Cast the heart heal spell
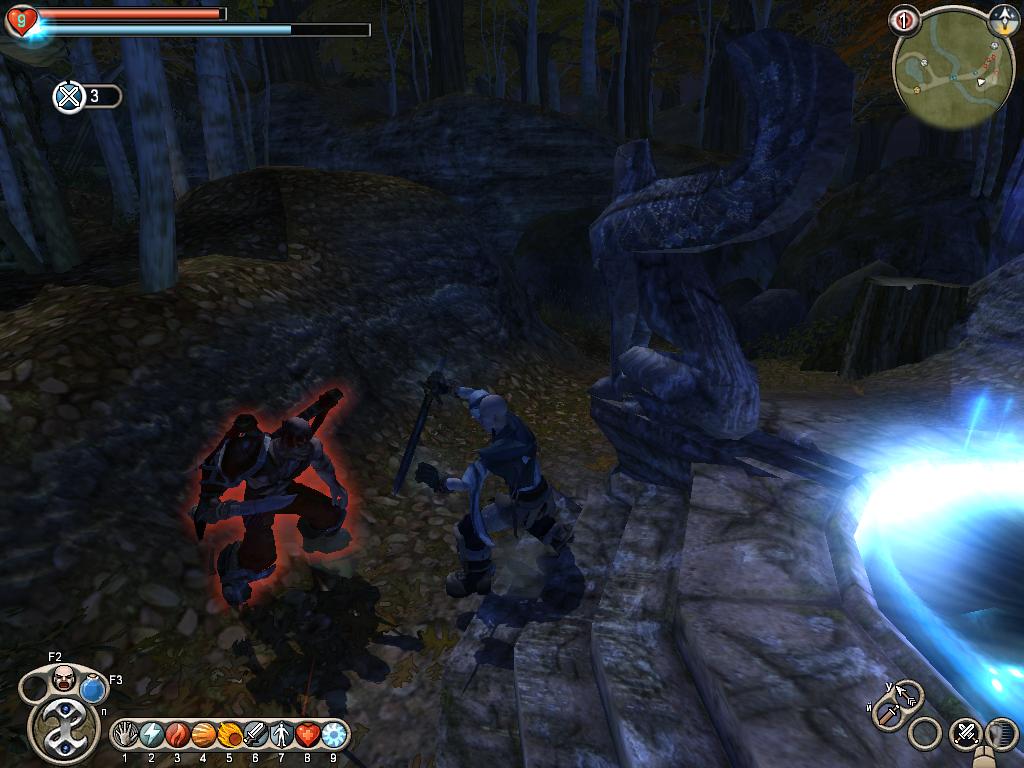The height and width of the screenshot is (768, 1024). coord(307,735)
